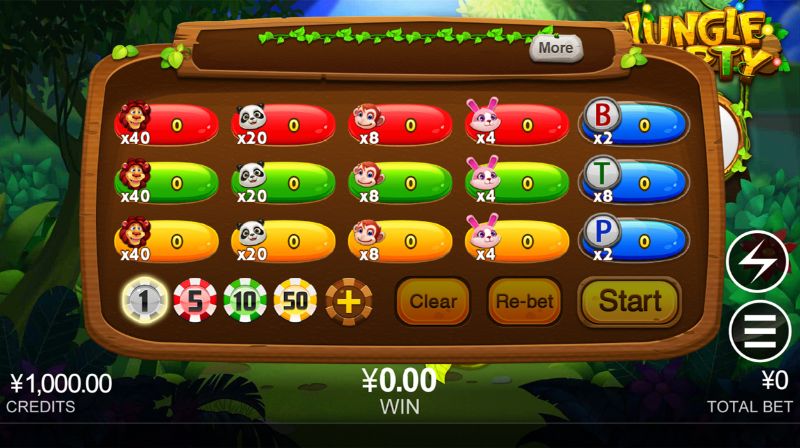Repeat the last wager with Re-bet

(x=524, y=301)
